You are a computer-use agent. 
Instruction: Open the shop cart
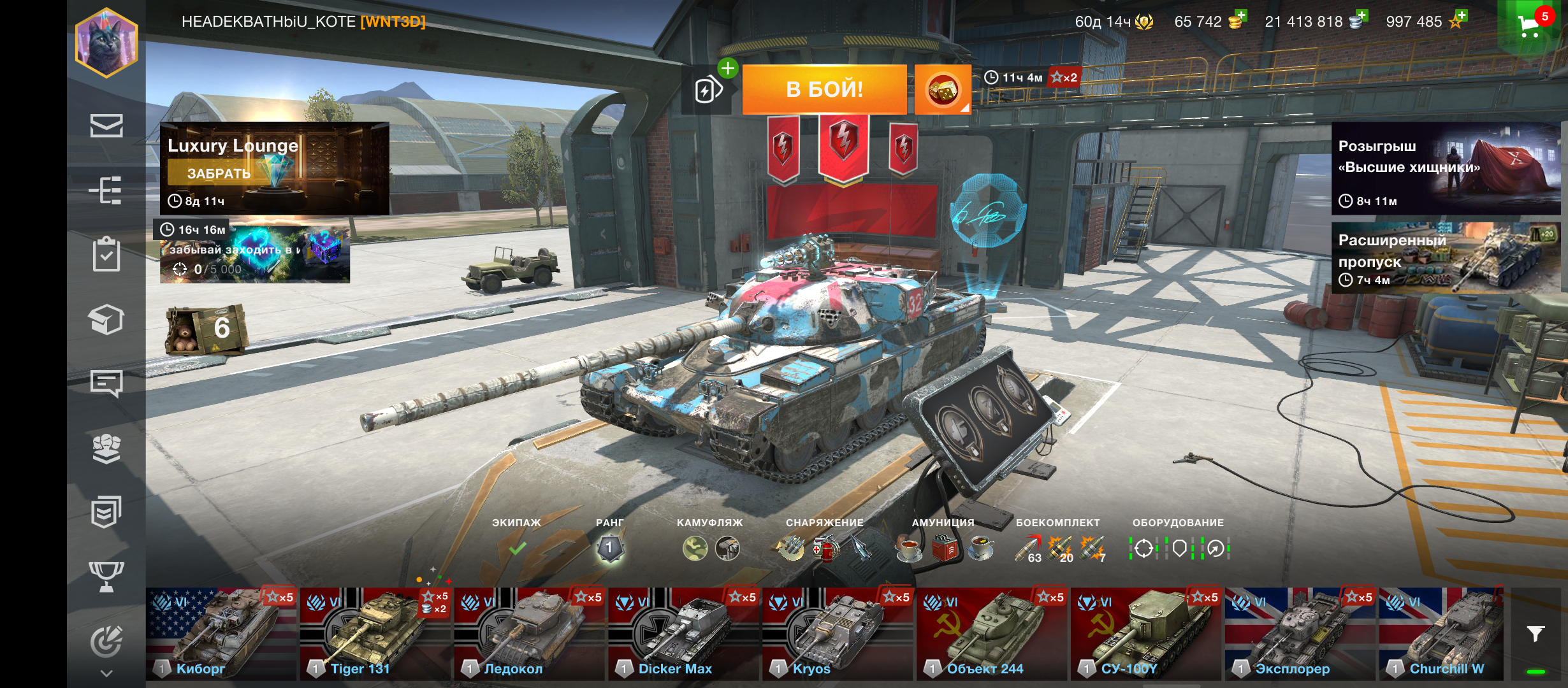pyautogui.click(x=1530, y=25)
